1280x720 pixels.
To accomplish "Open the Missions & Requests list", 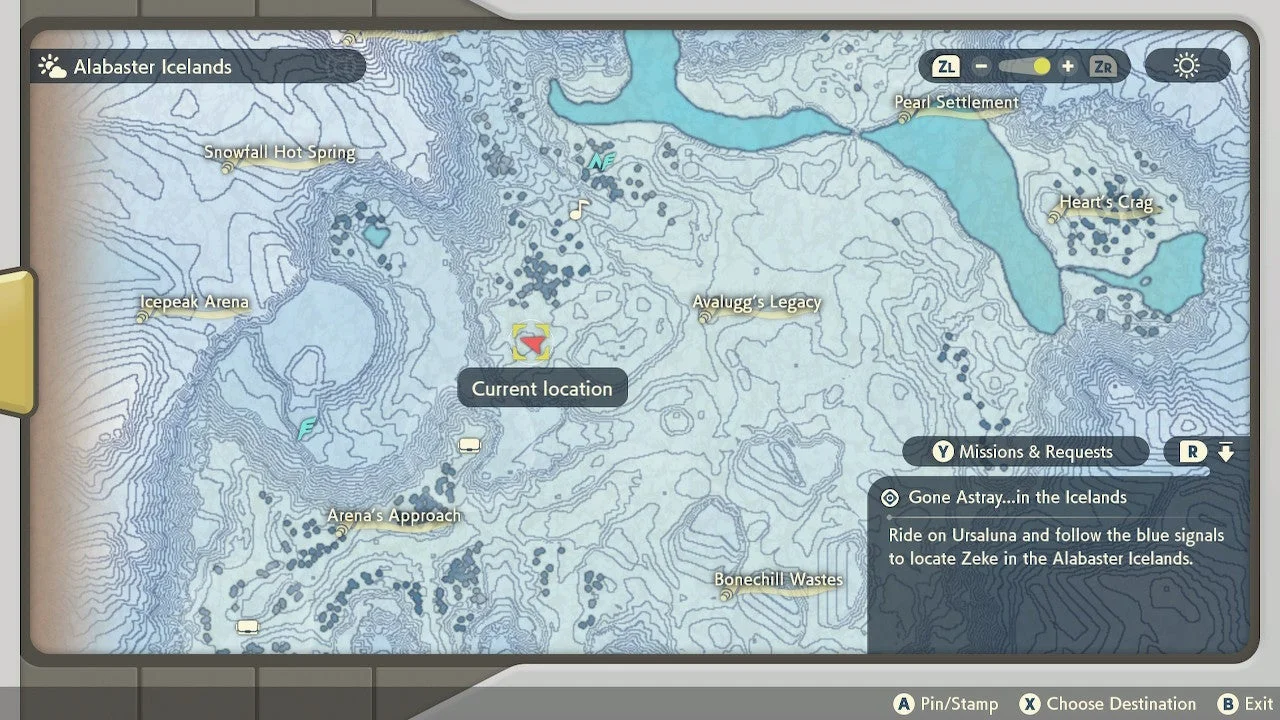I will (1025, 452).
